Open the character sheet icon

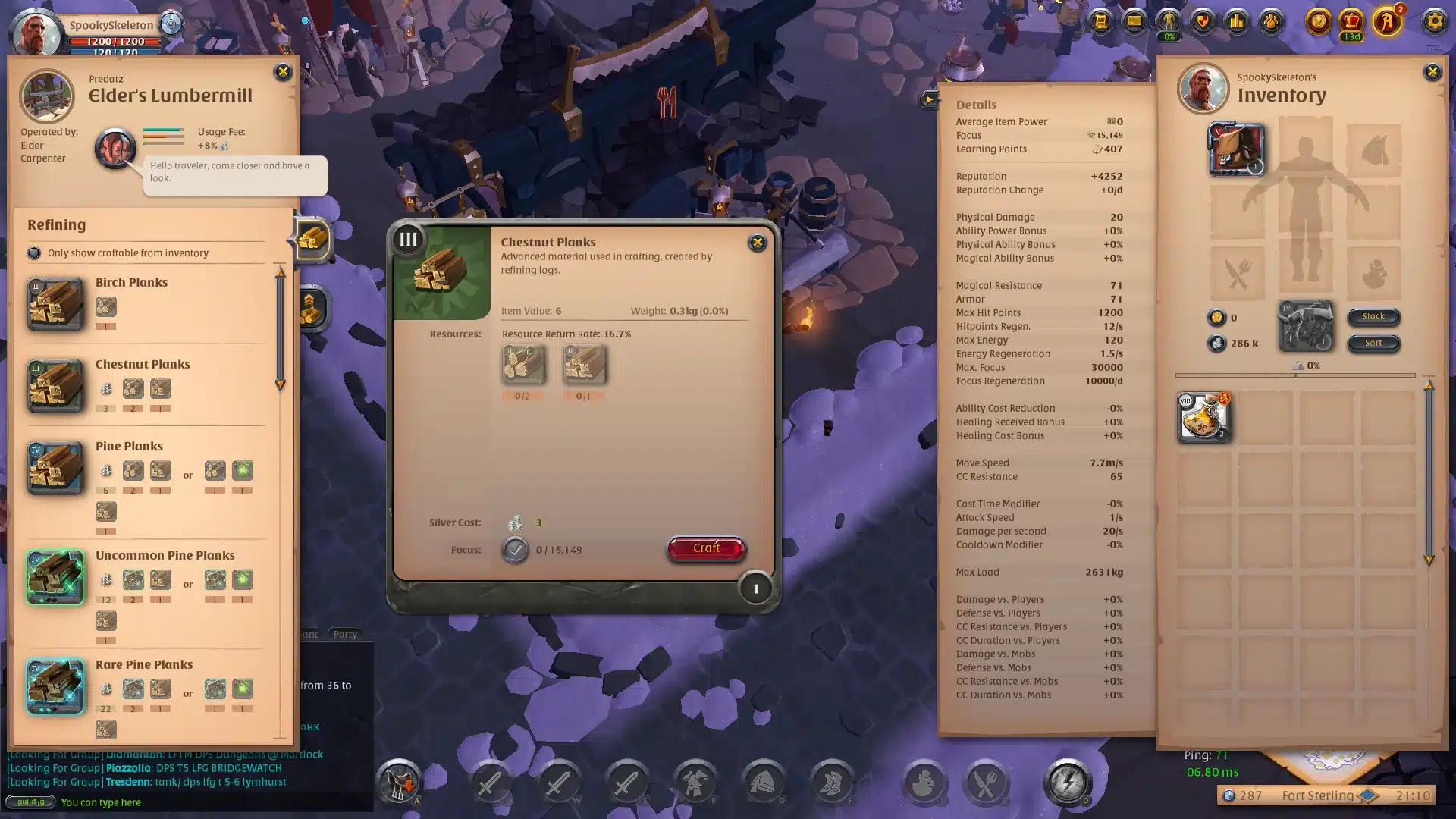point(1168,21)
